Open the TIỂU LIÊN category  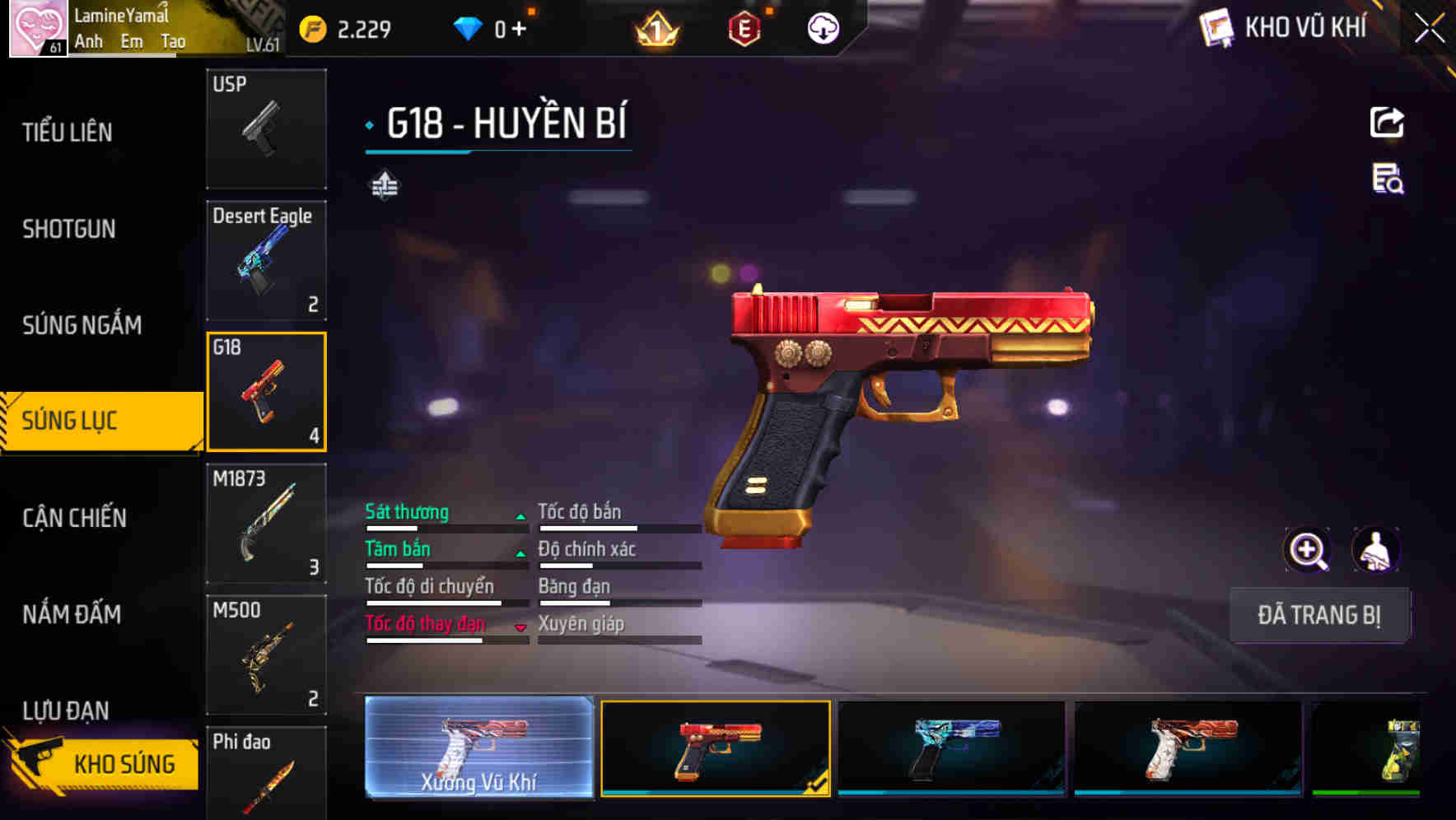click(x=70, y=132)
